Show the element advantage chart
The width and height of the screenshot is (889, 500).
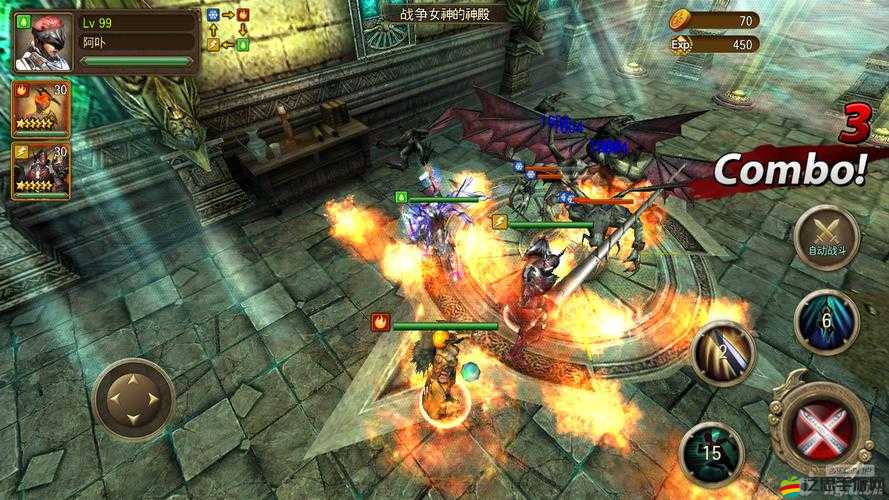coord(226,29)
